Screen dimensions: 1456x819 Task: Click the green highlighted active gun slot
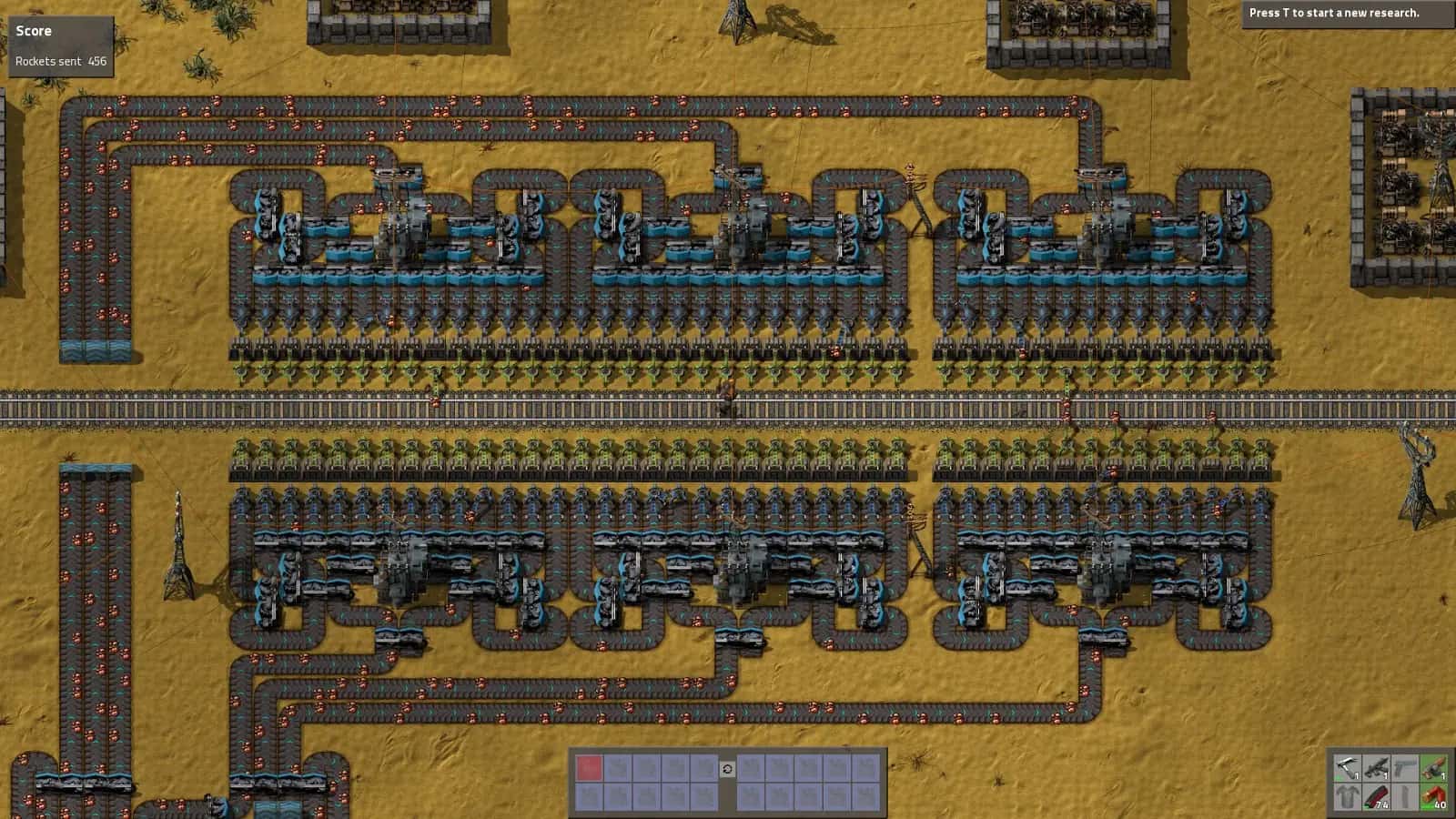1434,767
